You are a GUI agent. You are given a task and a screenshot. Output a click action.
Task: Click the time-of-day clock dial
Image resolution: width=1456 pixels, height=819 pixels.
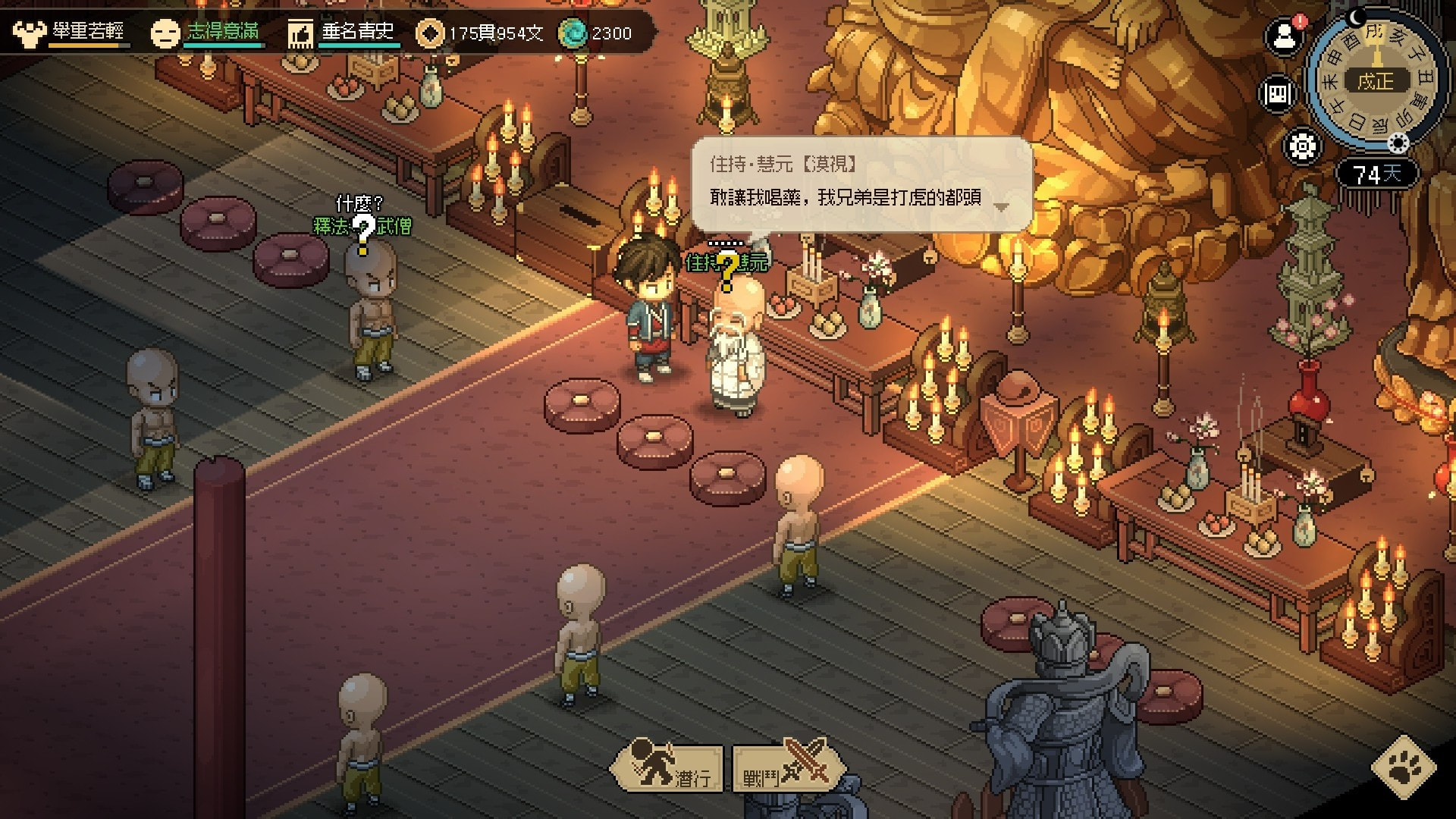pyautogui.click(x=1376, y=80)
